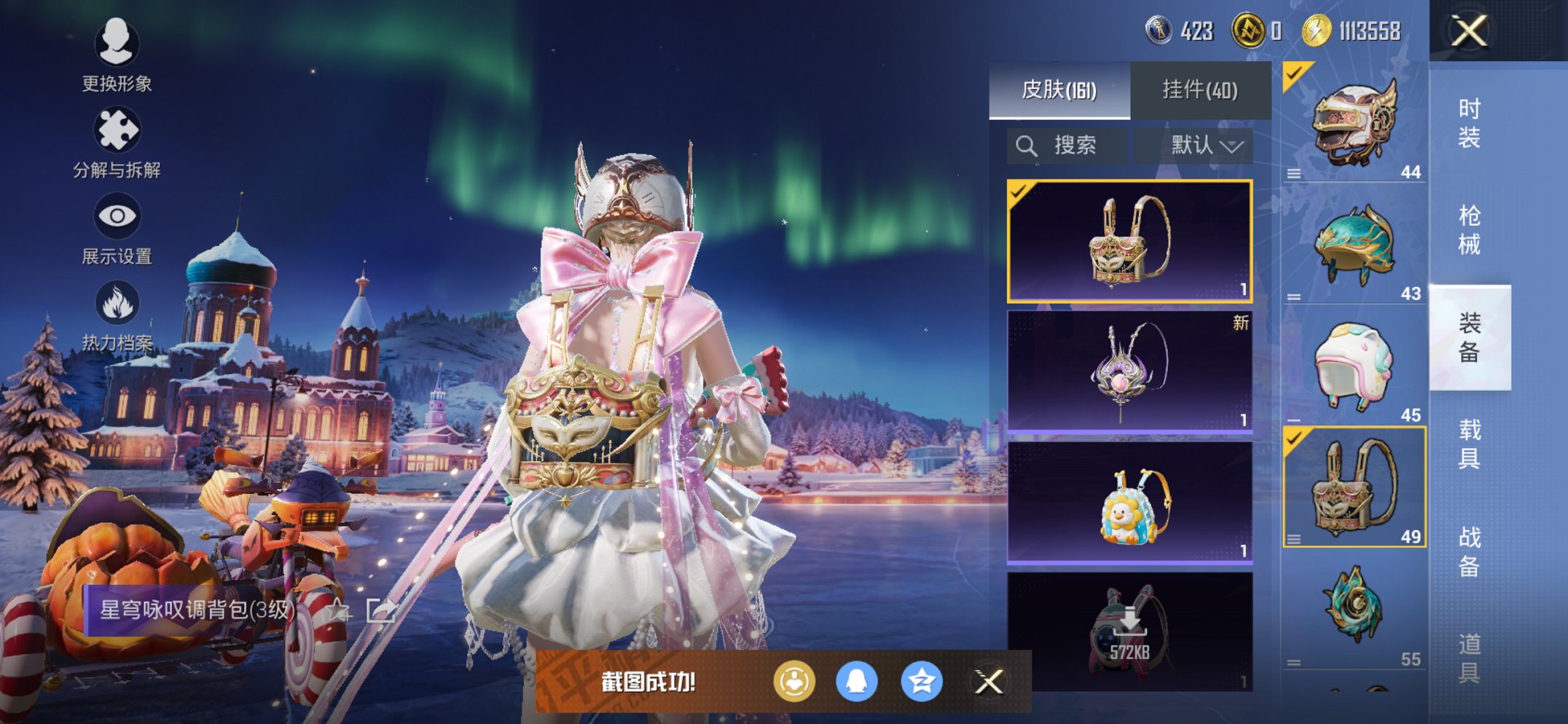This screenshot has height=724, width=1568.
Task: Switch to the 挂件 pendants tab
Action: (1200, 90)
